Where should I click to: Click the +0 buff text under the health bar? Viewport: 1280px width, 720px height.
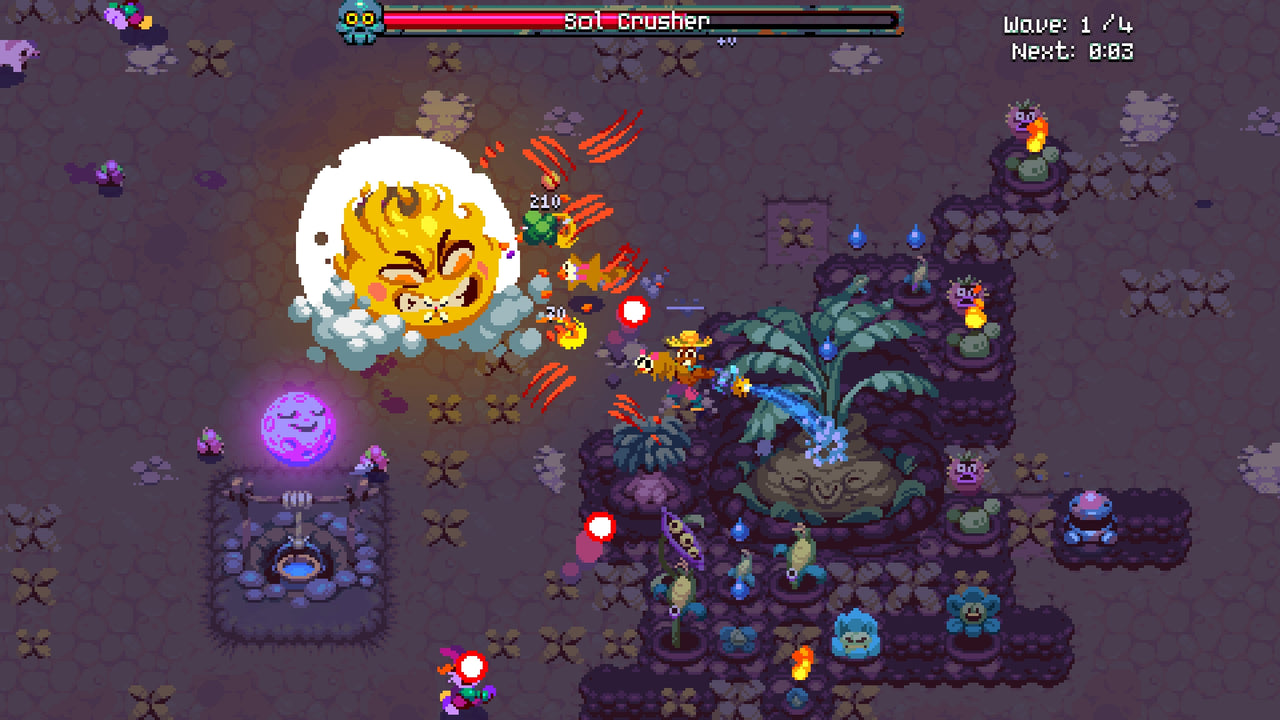727,40
